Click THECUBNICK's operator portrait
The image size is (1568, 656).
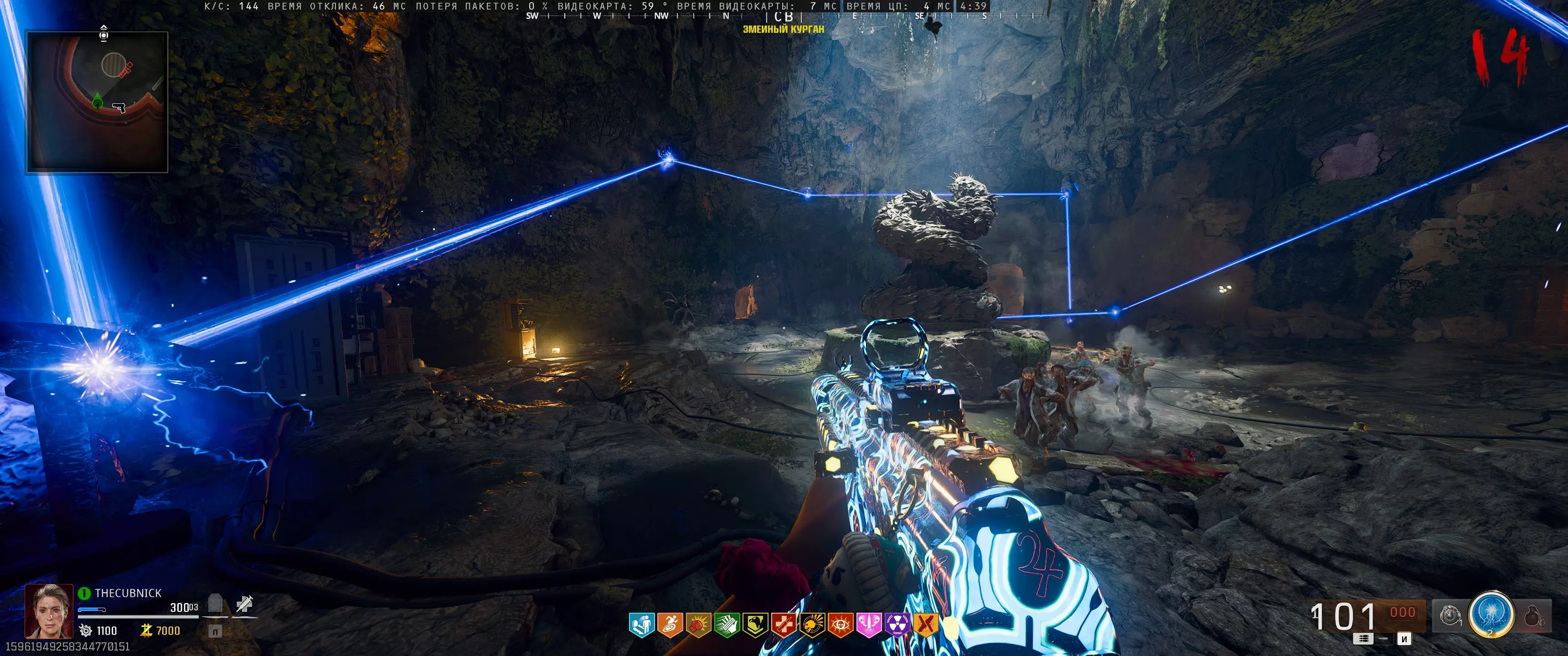coord(48,611)
